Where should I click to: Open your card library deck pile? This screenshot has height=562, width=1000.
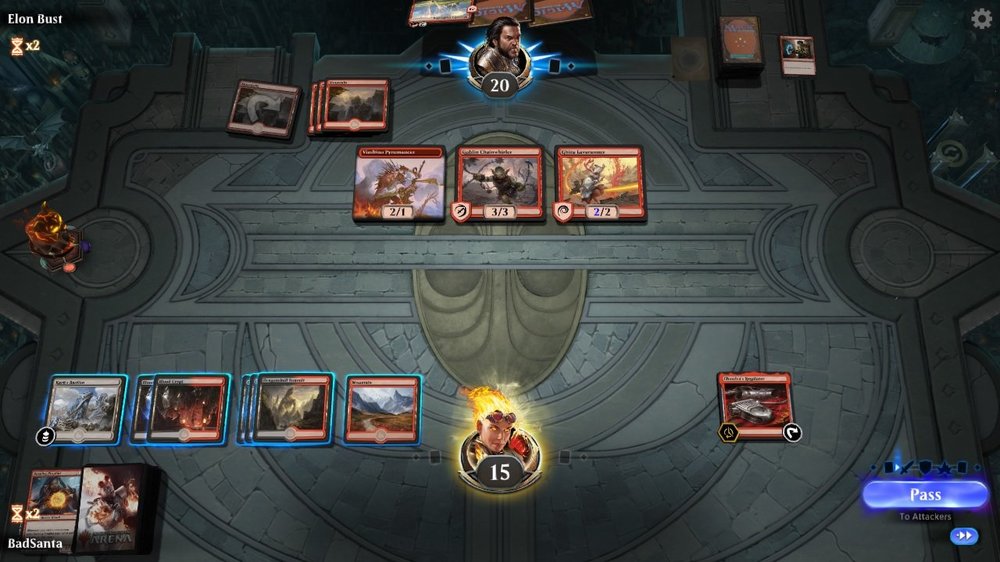click(120, 507)
